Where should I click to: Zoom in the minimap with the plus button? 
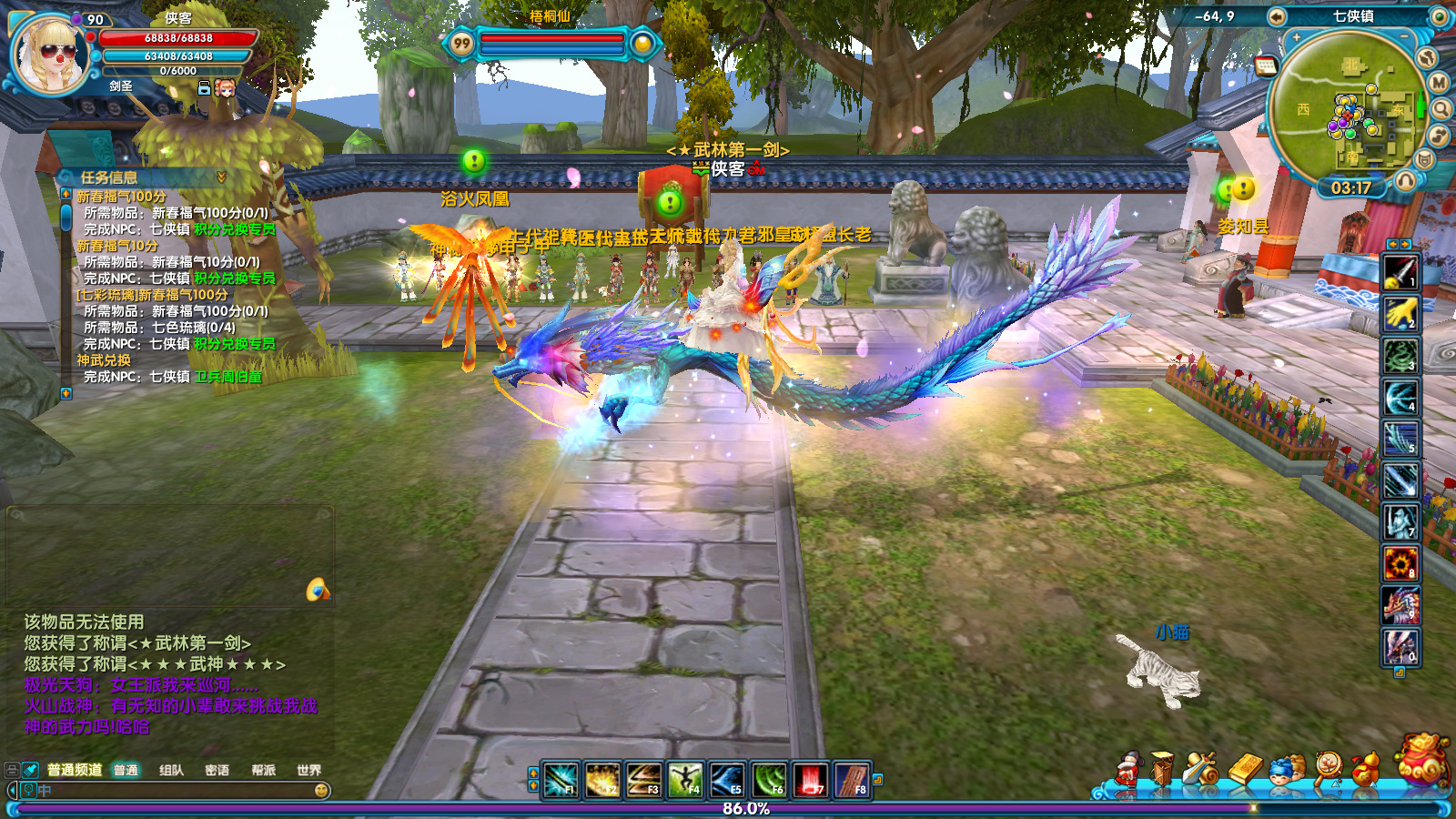(x=1297, y=38)
